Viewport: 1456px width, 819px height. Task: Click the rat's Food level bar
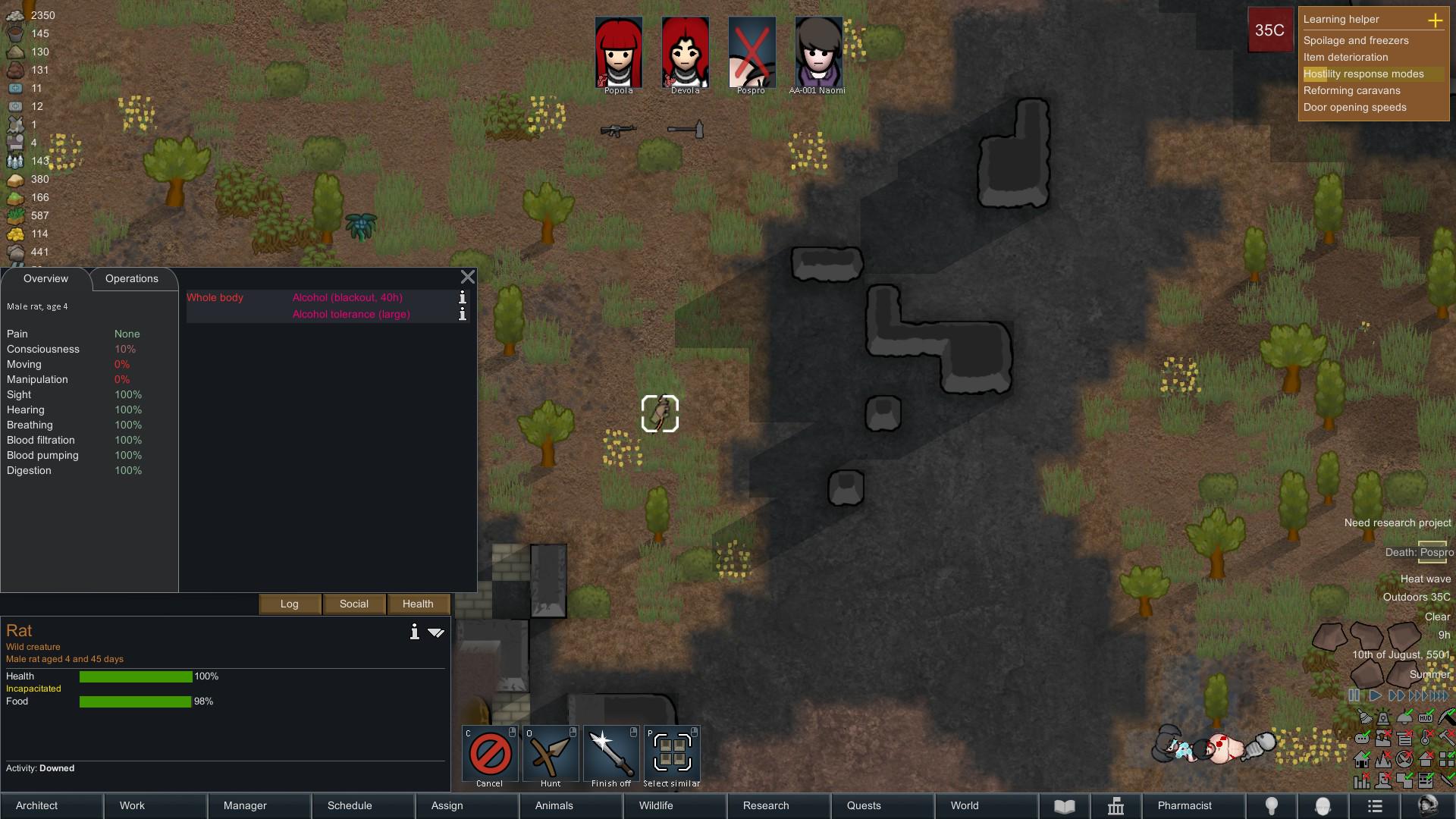(135, 702)
